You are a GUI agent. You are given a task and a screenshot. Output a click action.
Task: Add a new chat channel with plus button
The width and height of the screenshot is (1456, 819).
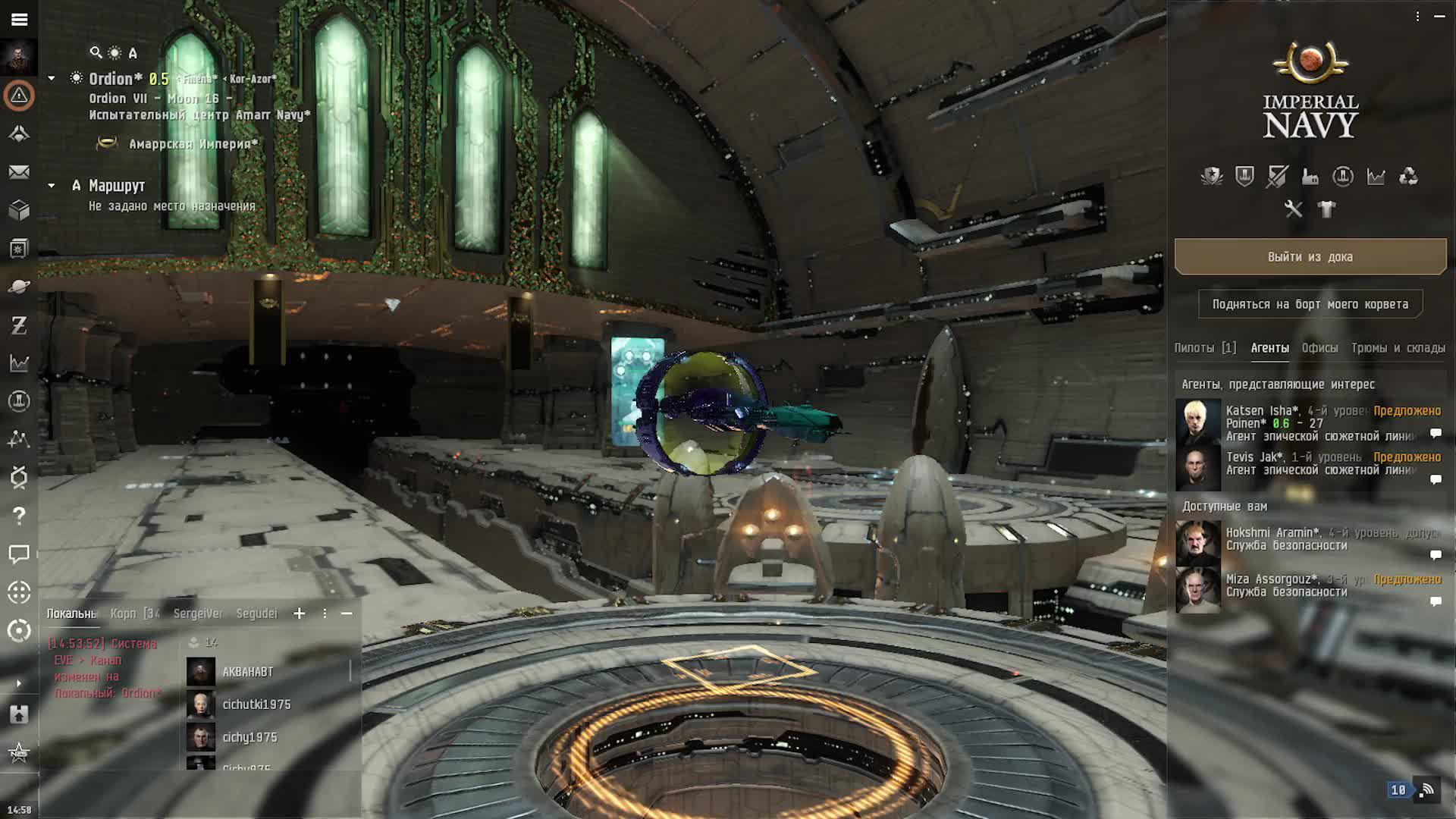tap(300, 613)
